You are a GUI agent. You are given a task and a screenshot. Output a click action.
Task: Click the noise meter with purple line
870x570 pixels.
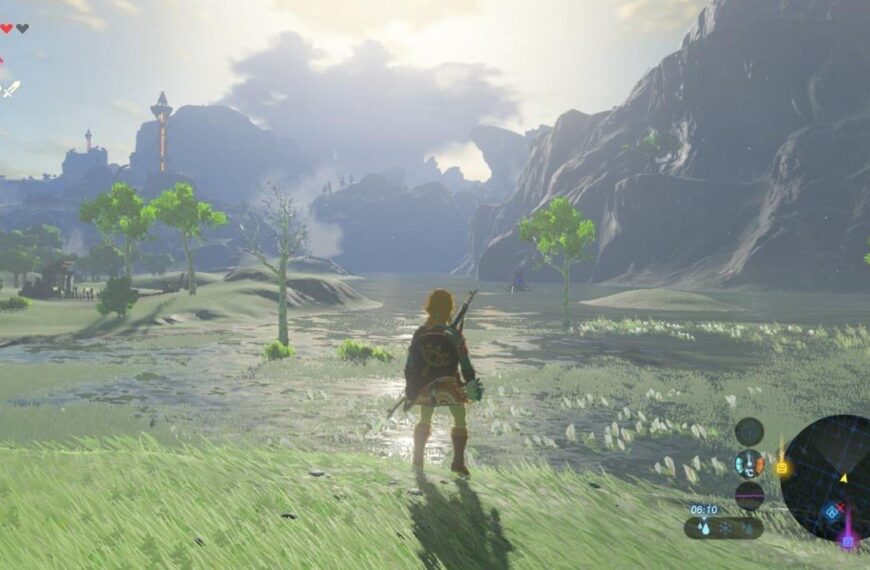coord(749,495)
